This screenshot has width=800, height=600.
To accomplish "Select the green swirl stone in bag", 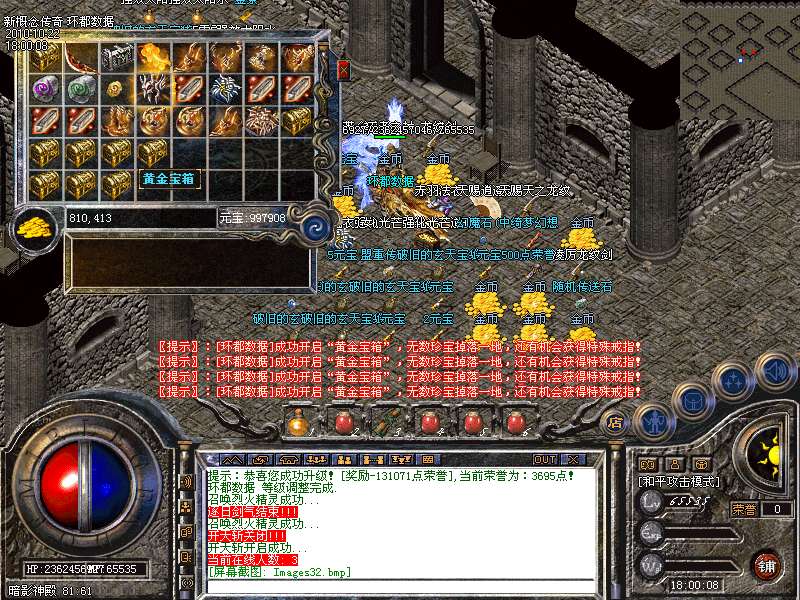I will pyautogui.click(x=81, y=89).
